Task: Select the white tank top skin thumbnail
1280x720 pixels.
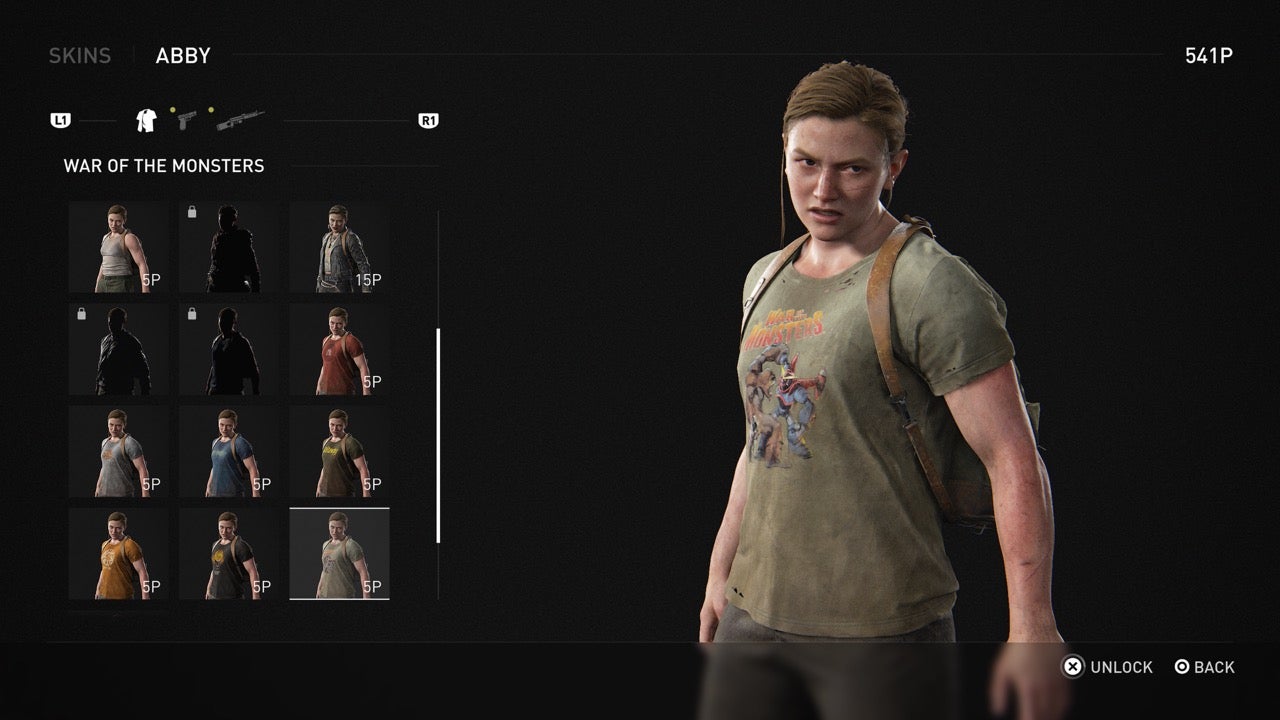Action: (x=117, y=245)
